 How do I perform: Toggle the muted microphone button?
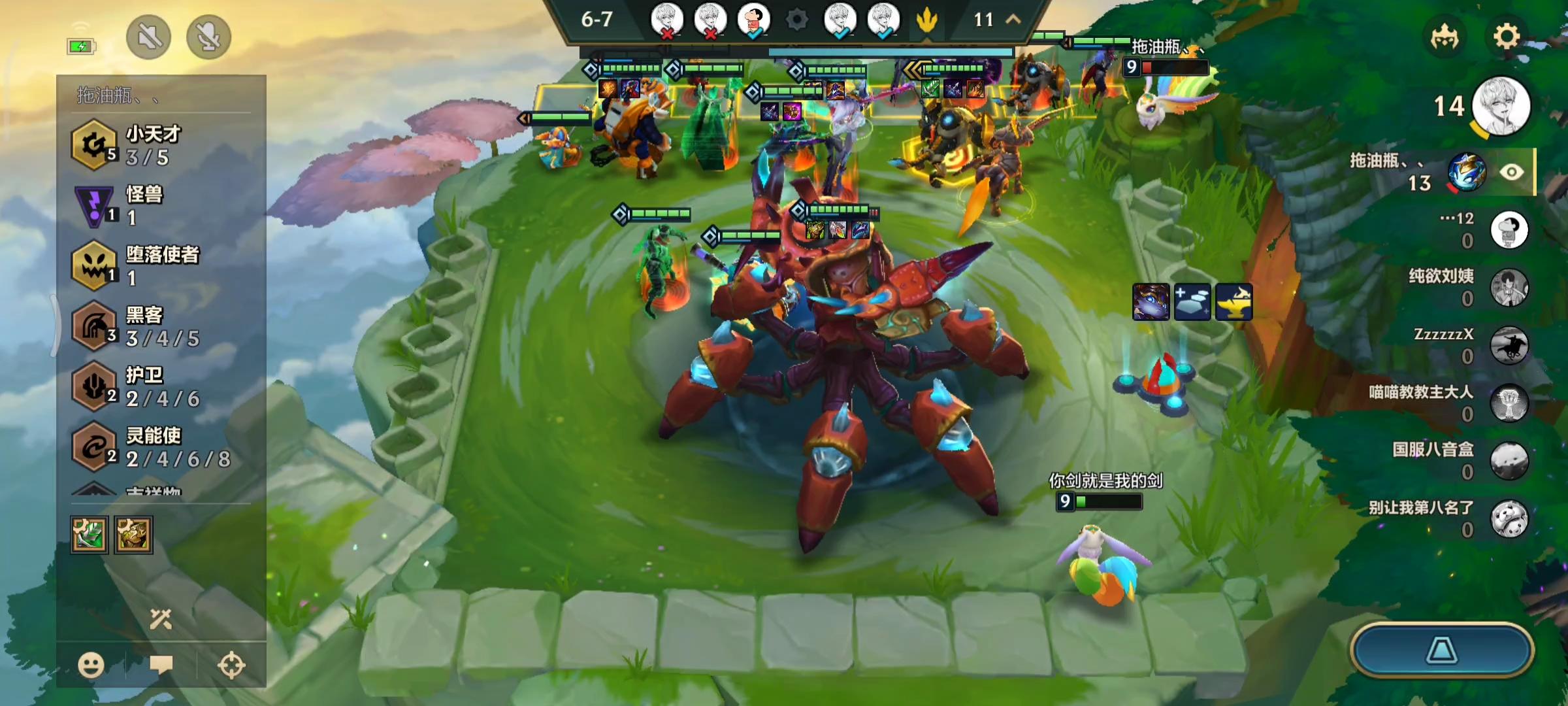tap(208, 37)
